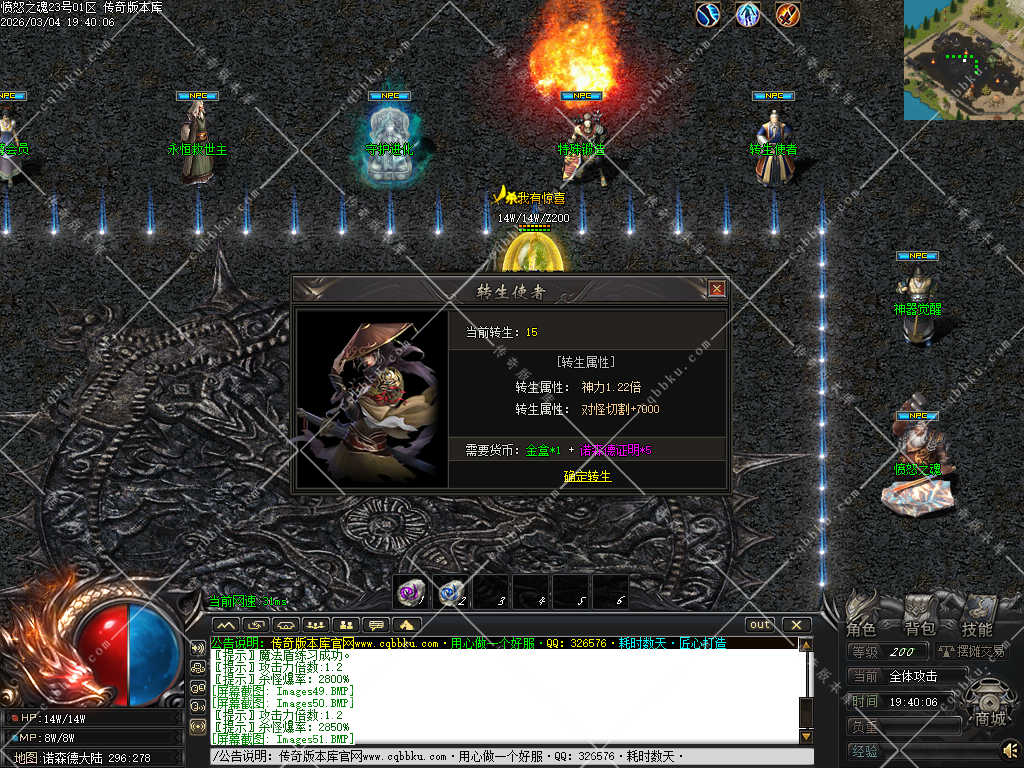Confirm rebirth via 确定转生 link
1024x768 pixels.
pos(587,476)
